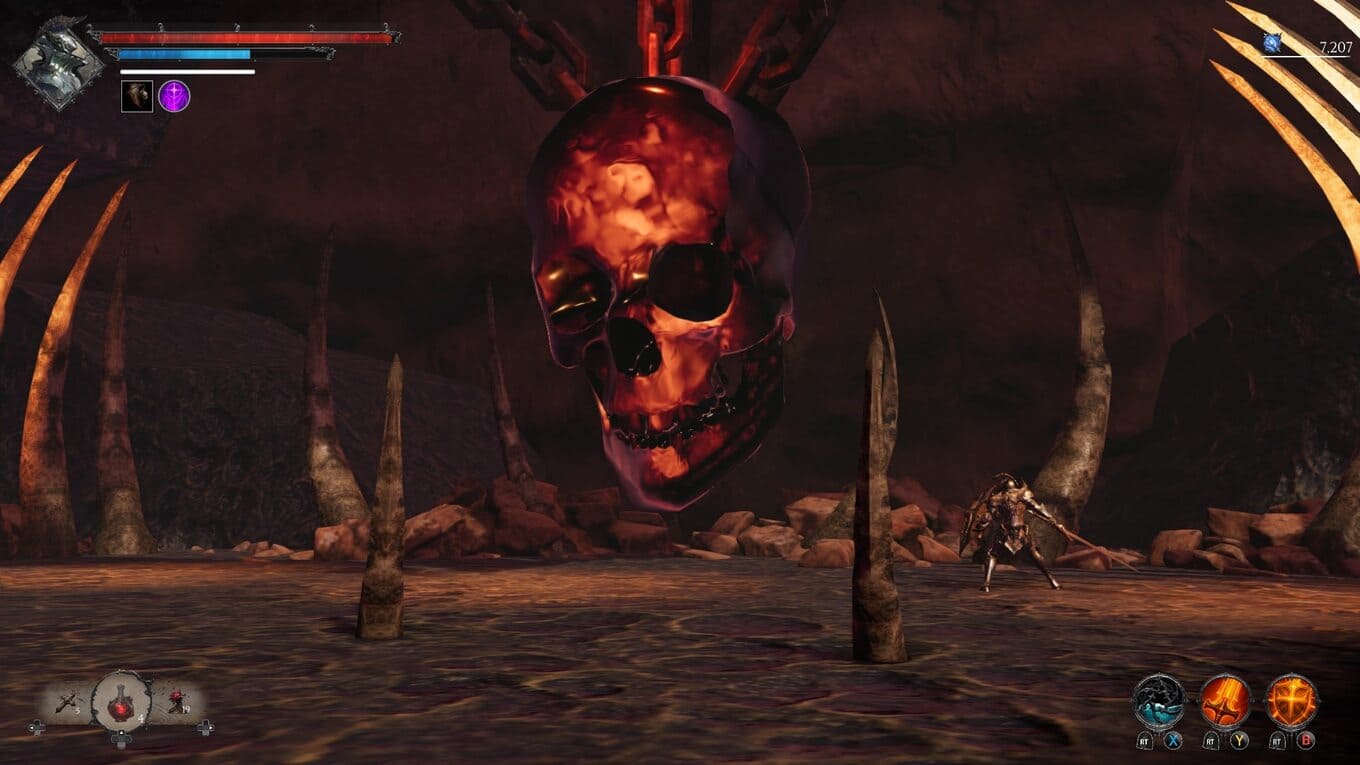Activate the fiery cross shield ability
This screenshot has width=1360, height=765.
tap(1291, 702)
